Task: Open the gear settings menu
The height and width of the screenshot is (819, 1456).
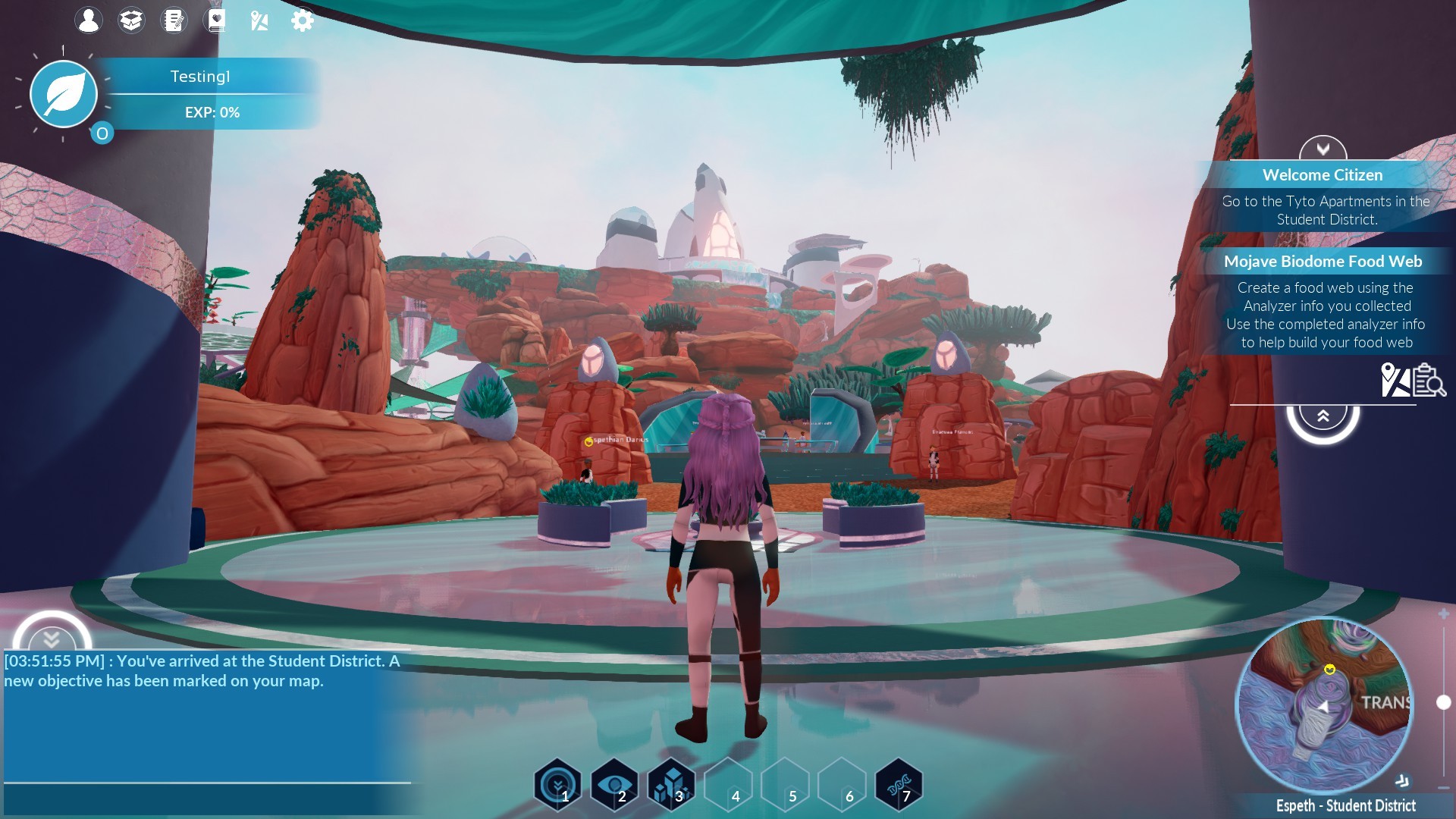Action: (x=302, y=20)
